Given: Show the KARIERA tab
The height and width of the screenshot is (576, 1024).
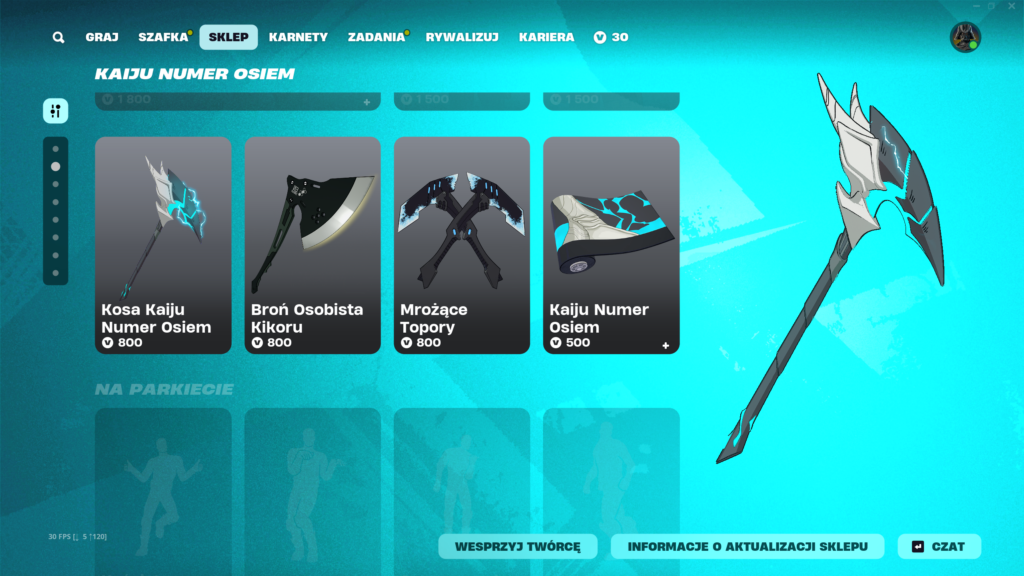Looking at the screenshot, I should click(546, 38).
